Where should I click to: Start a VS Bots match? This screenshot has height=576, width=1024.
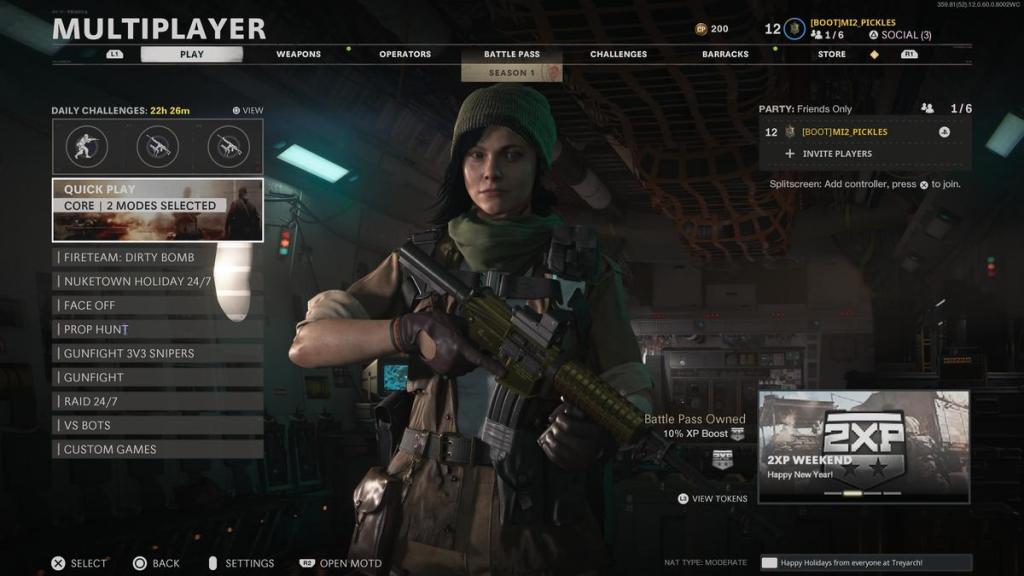[x=158, y=425]
